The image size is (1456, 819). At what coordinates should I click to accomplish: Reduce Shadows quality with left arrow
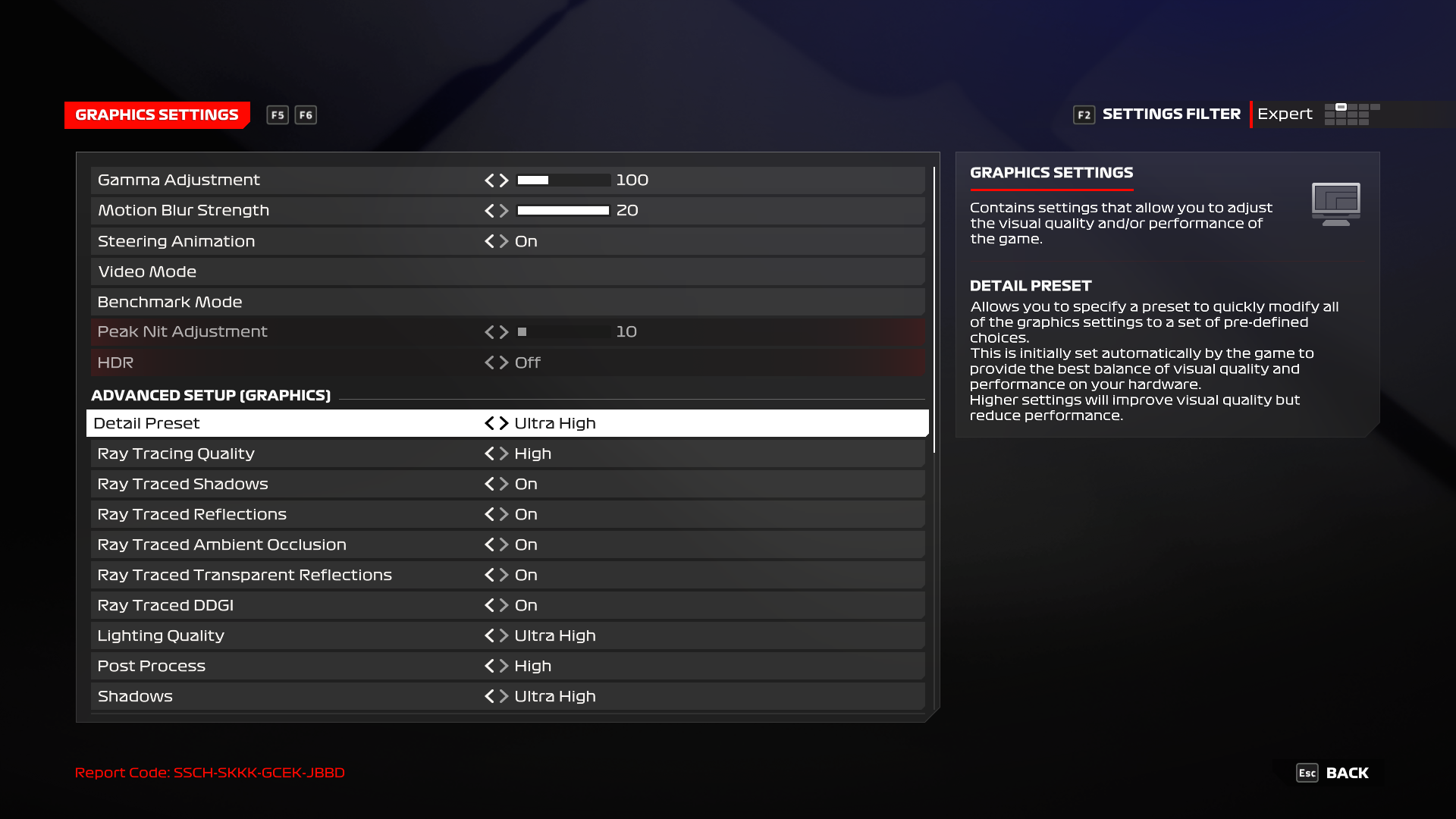click(489, 696)
